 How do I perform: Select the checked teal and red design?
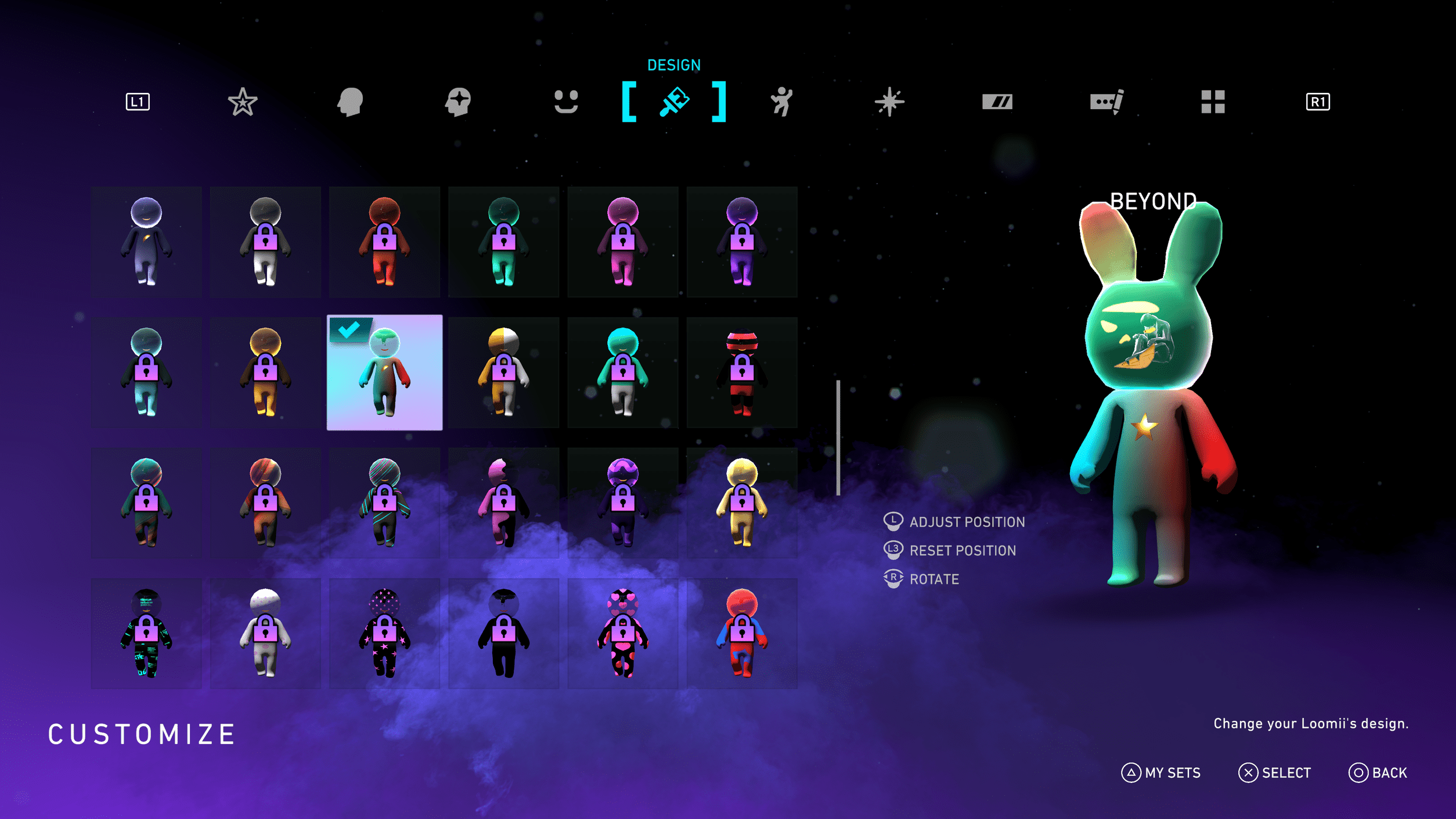[x=384, y=372]
